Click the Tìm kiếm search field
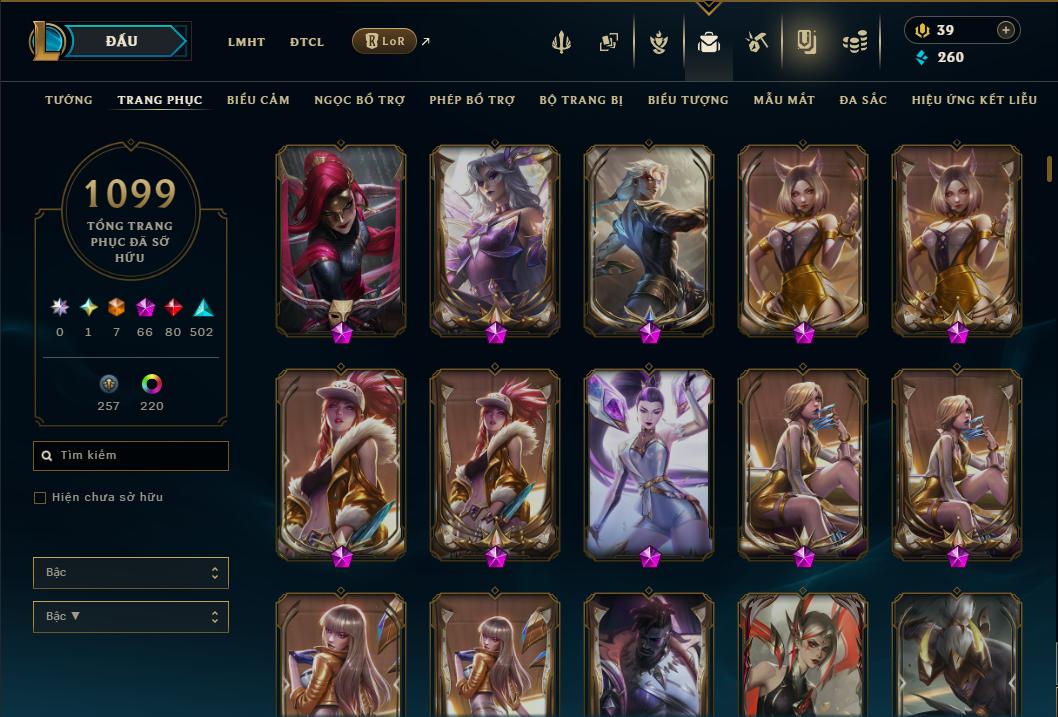The height and width of the screenshot is (717, 1058). point(131,456)
